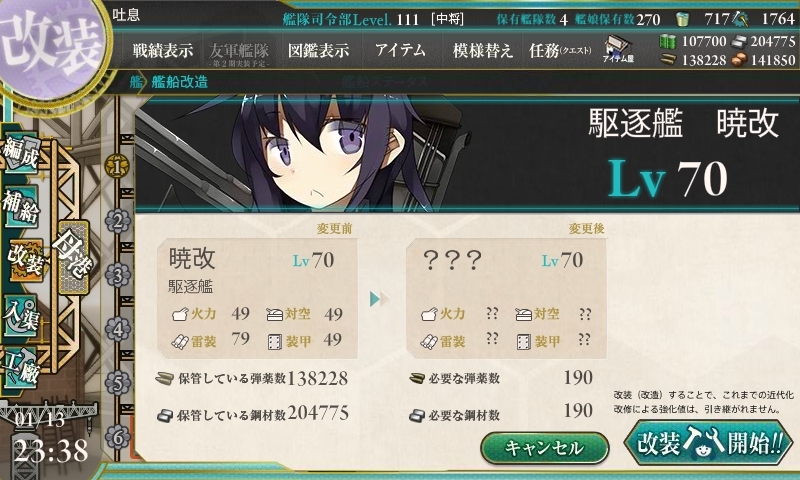The height and width of the screenshot is (480, 800).
Task: Cancel the remodel with キャンセル
Action: 544,447
